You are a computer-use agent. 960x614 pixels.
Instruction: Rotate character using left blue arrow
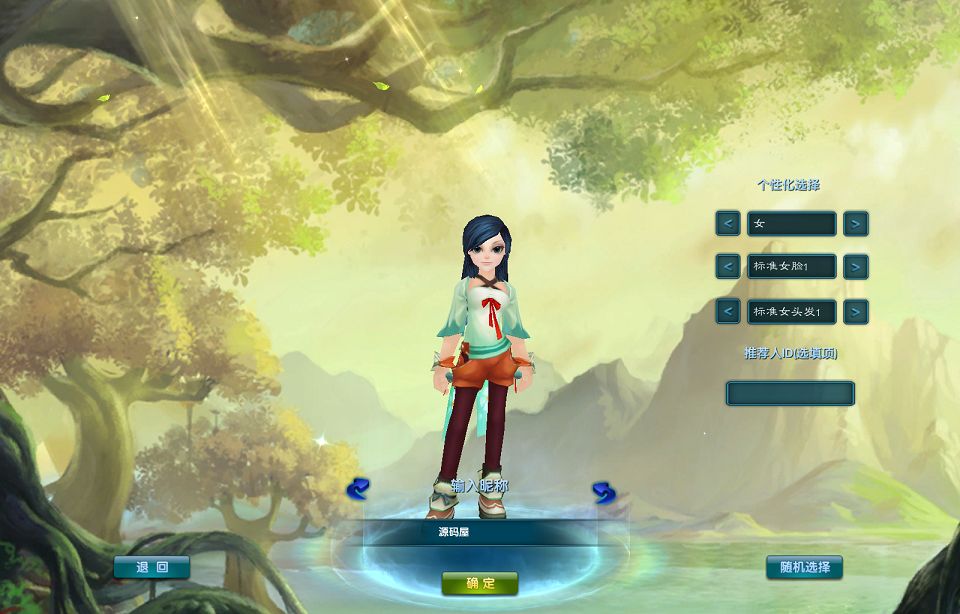[x=358, y=489]
